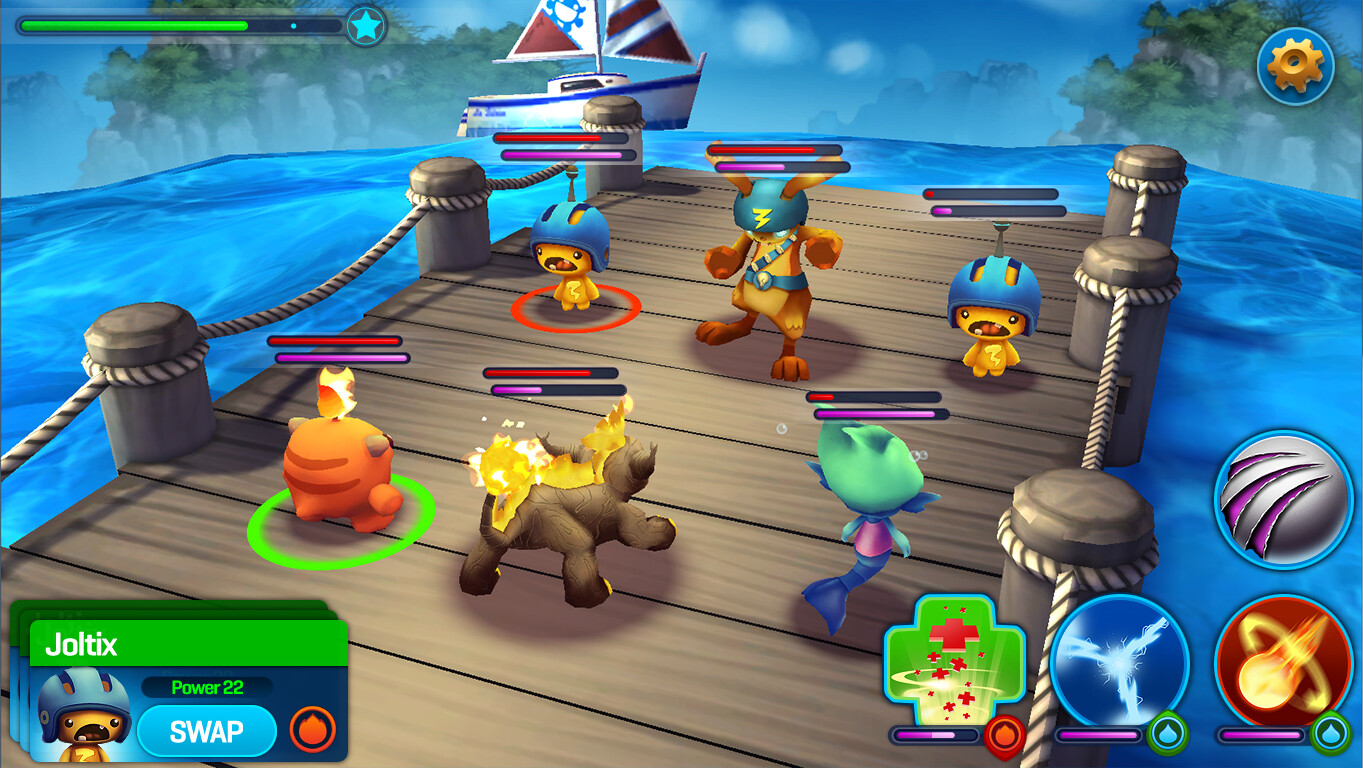The image size is (1363, 768).
Task: Tap the SWAP button
Action: (x=206, y=731)
